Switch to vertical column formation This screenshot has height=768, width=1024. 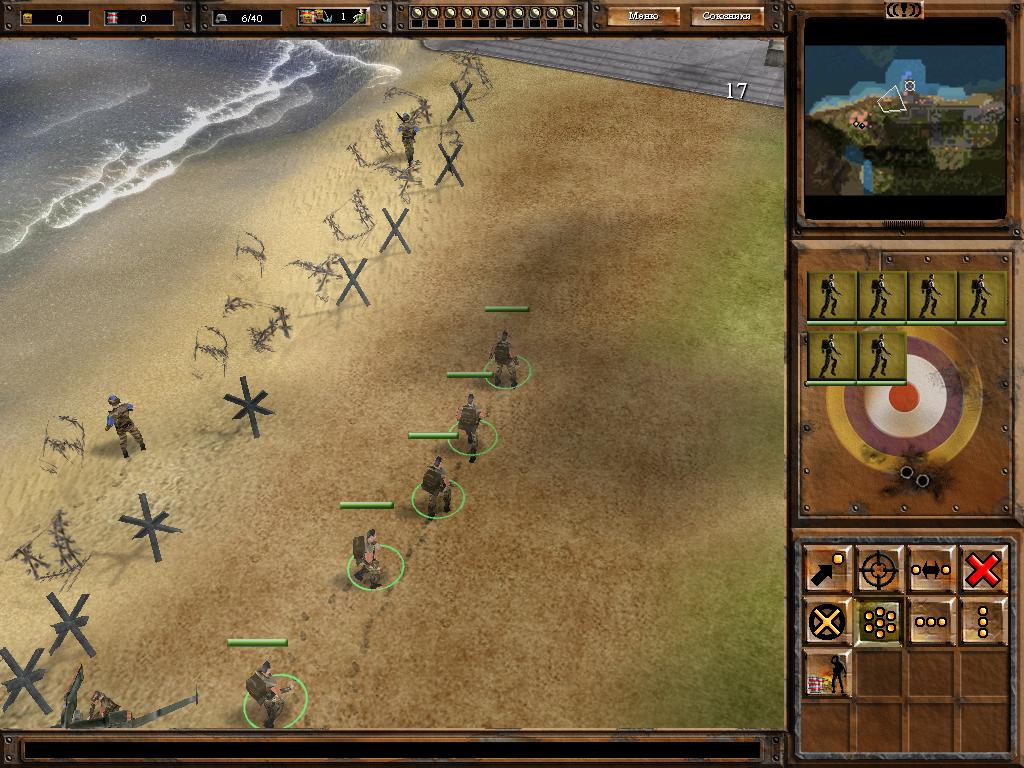(x=983, y=622)
